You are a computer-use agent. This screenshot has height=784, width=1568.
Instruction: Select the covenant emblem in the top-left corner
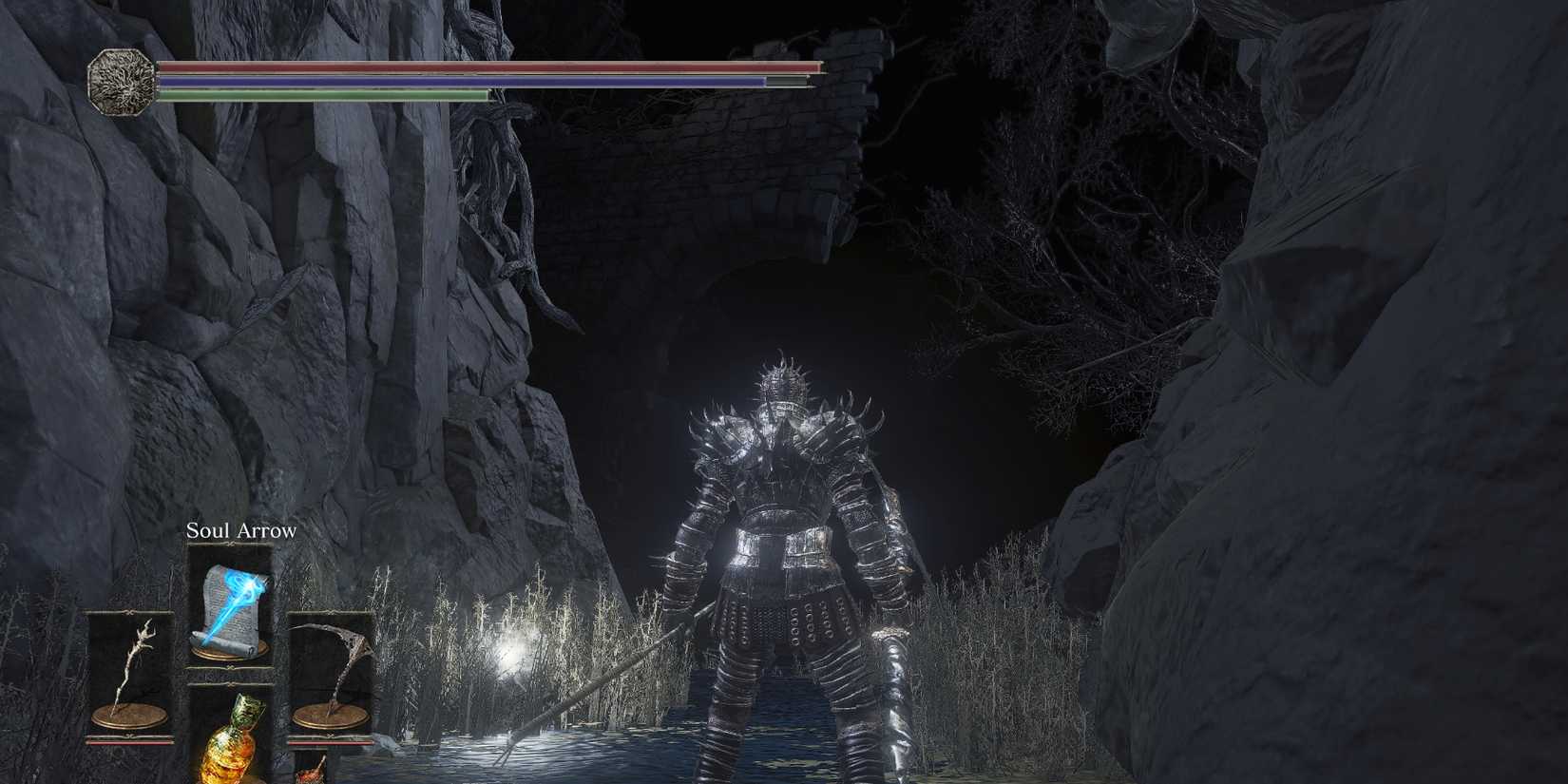coord(121,81)
